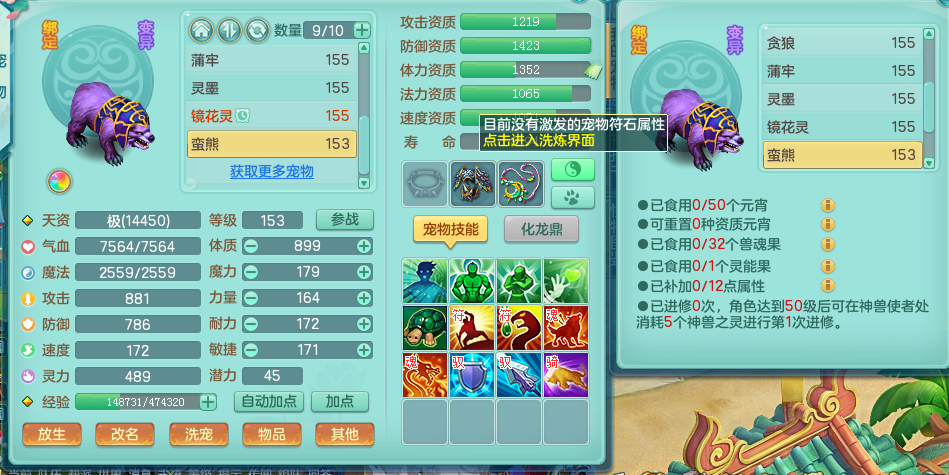Rename pet using 改名 button

pos(125,433)
